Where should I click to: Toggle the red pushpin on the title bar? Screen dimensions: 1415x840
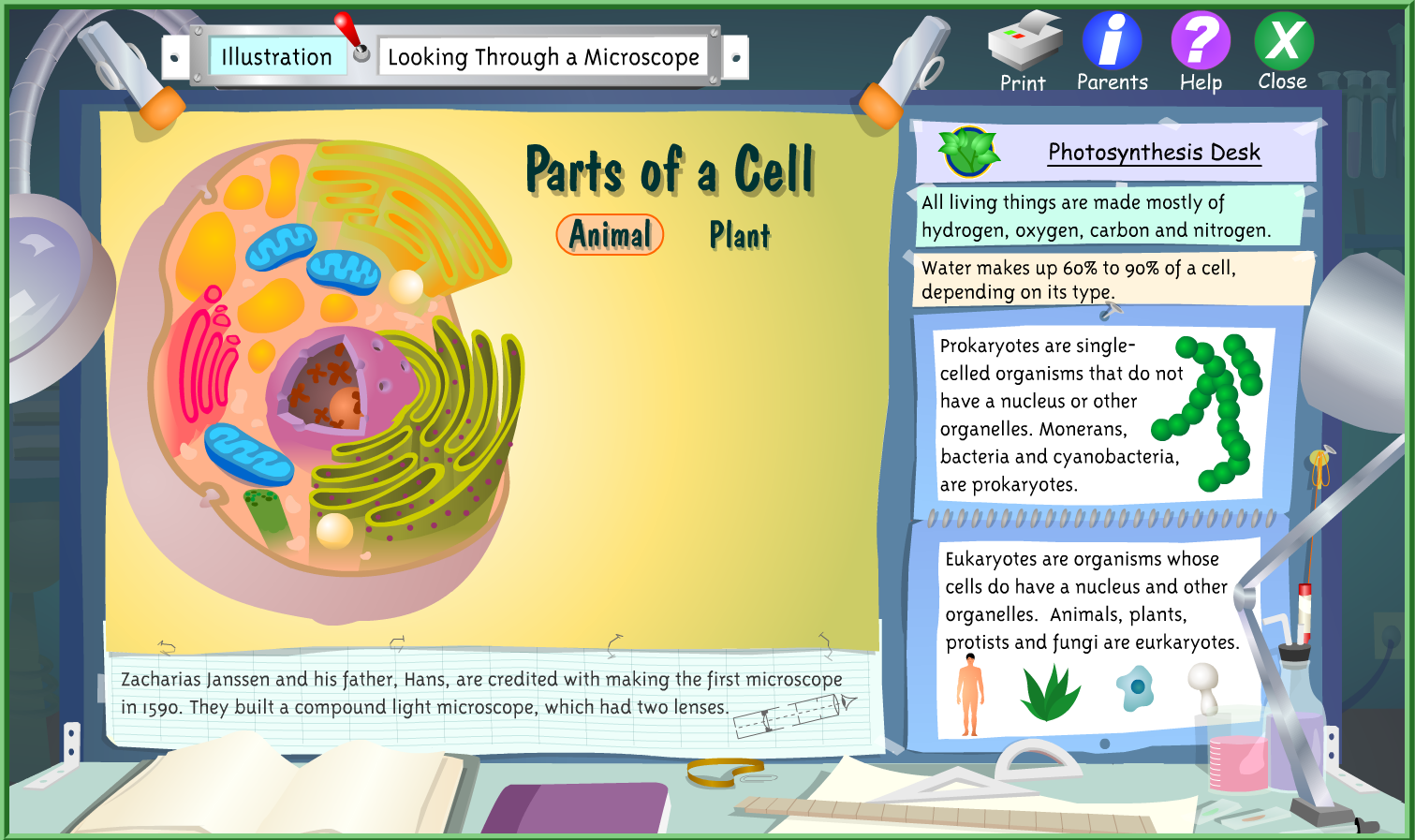coord(348,30)
